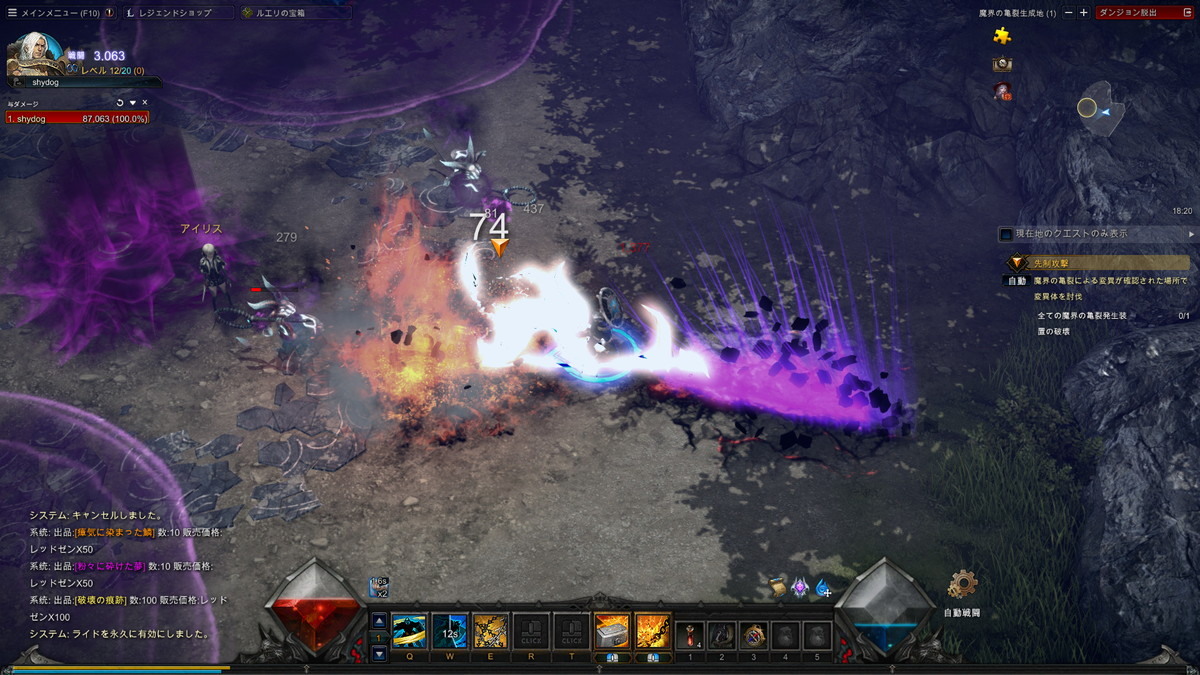Image resolution: width=1200 pixels, height=675 pixels.
Task: Toggle 現在地のクエストのみ表示 checkbox
Action: coord(1006,234)
